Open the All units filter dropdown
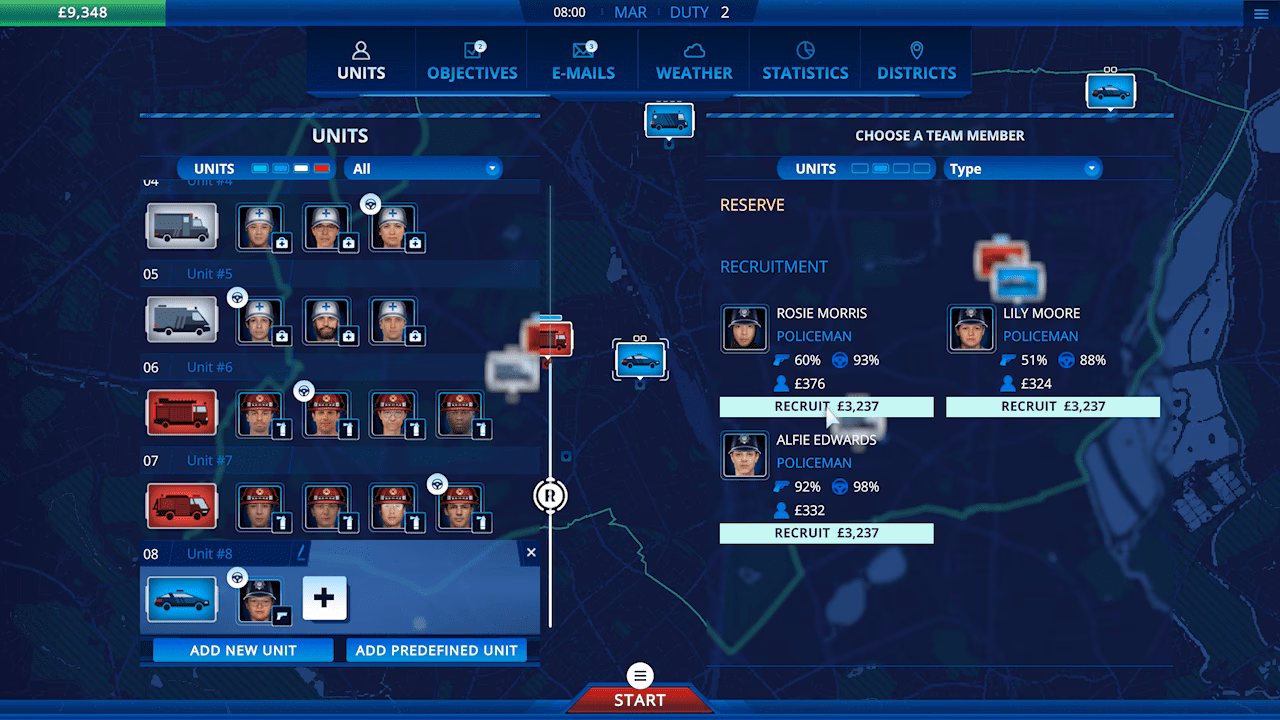The height and width of the screenshot is (720, 1280). [424, 169]
